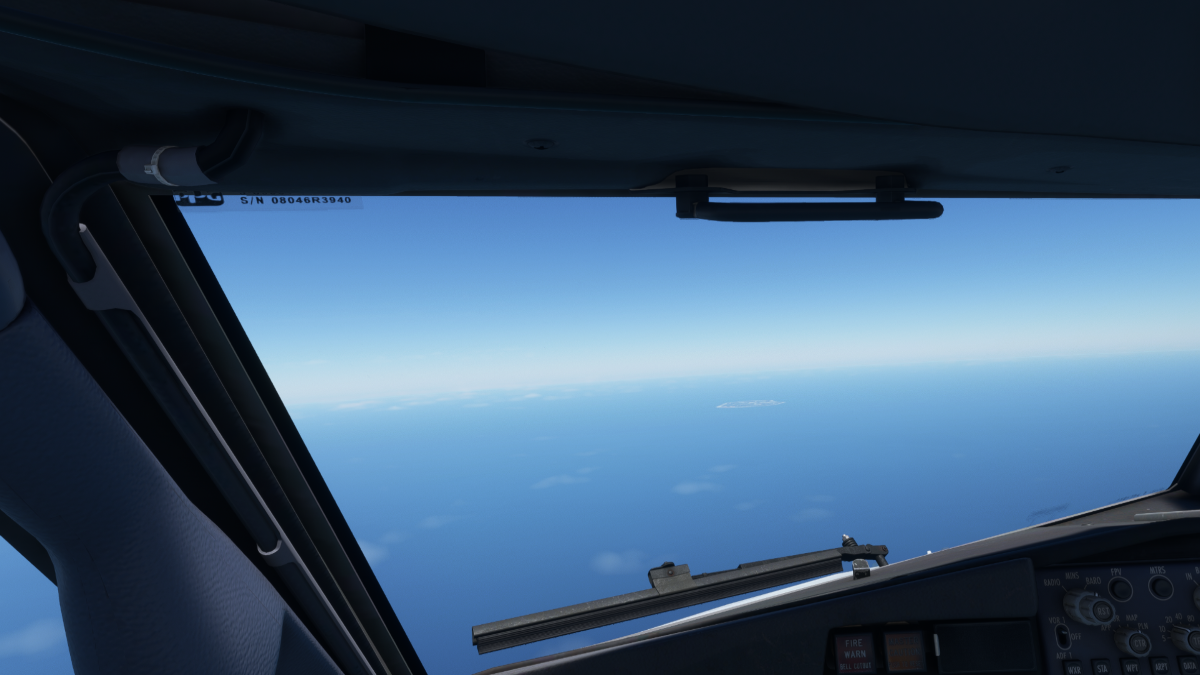Reset the amber Master Caution light
1200x675 pixels.
(x=904, y=651)
